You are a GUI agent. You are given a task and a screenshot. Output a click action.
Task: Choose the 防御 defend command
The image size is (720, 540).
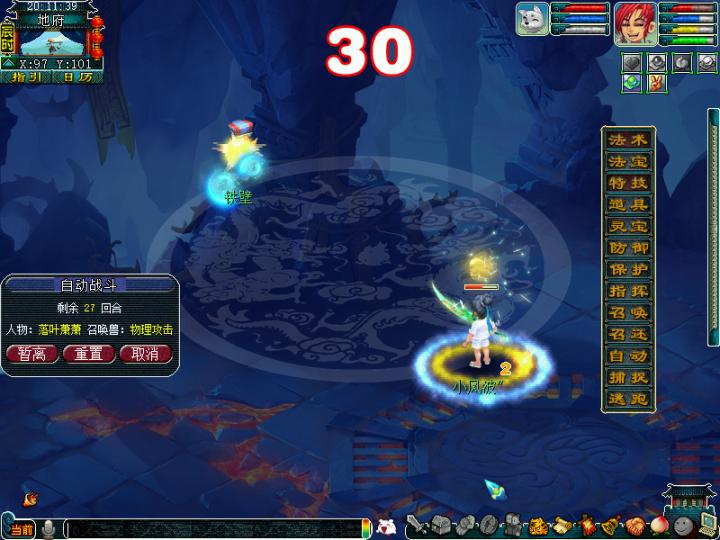[x=629, y=248]
